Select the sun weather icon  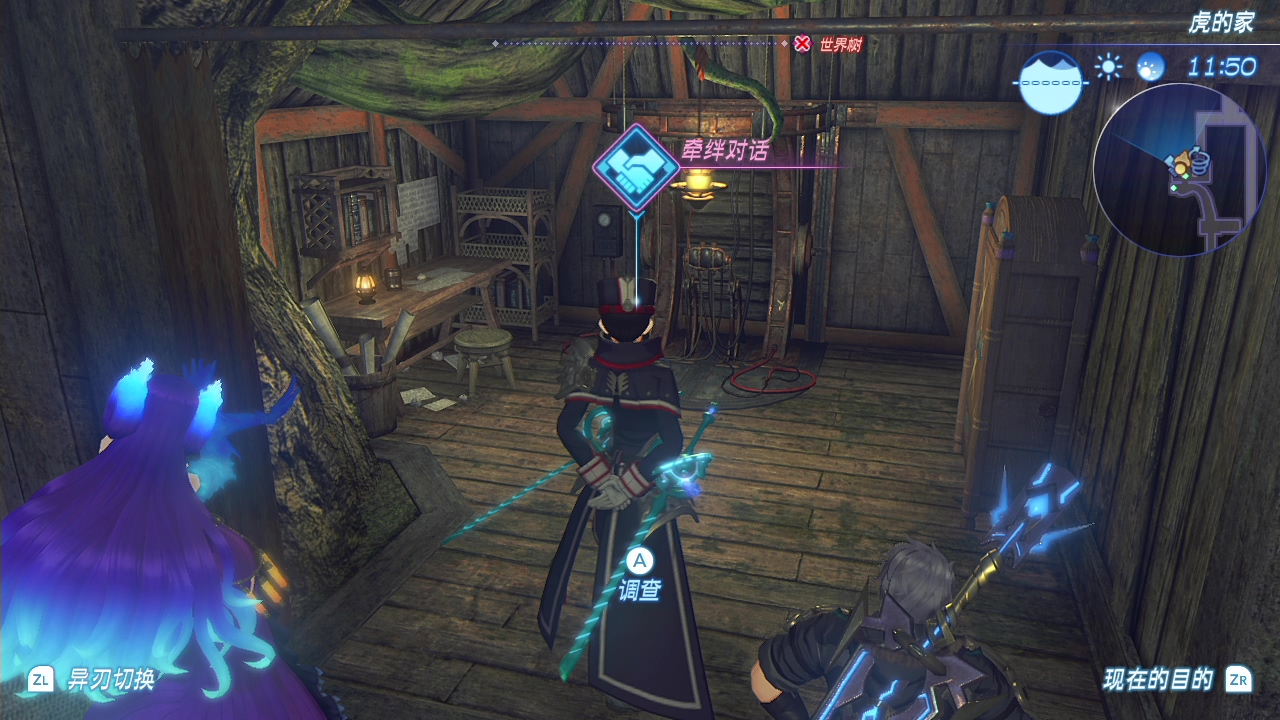1108,67
